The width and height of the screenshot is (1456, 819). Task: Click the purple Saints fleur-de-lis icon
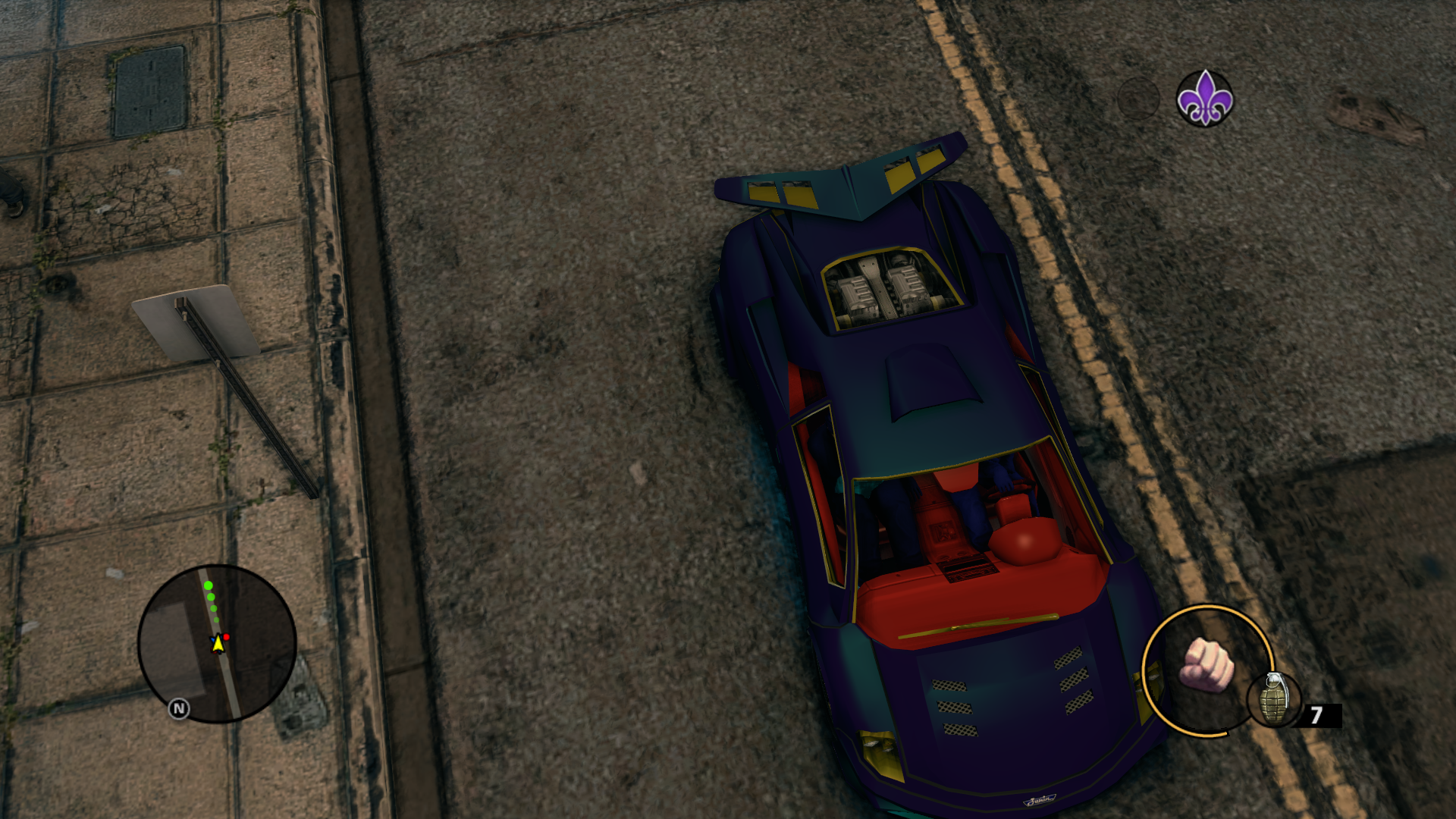(x=1204, y=99)
